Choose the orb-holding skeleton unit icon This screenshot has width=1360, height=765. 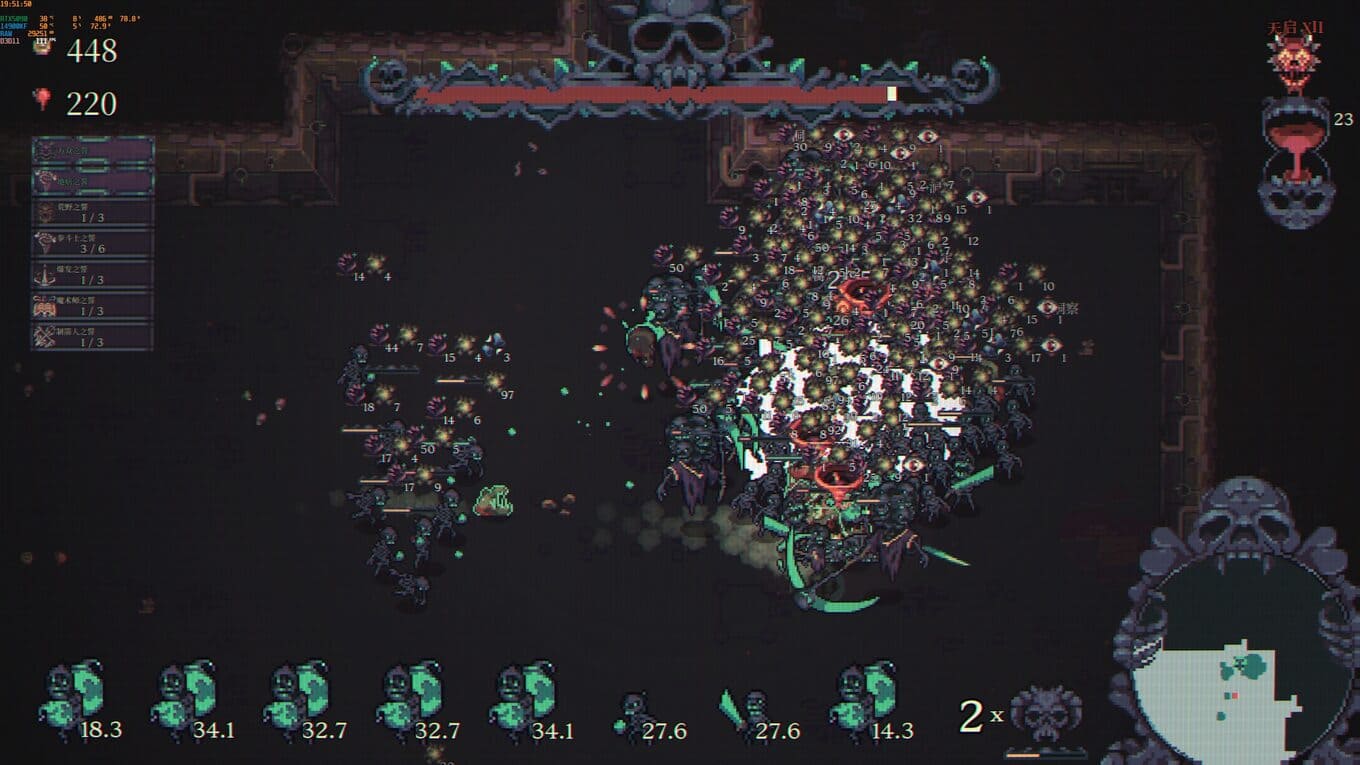coord(634,710)
